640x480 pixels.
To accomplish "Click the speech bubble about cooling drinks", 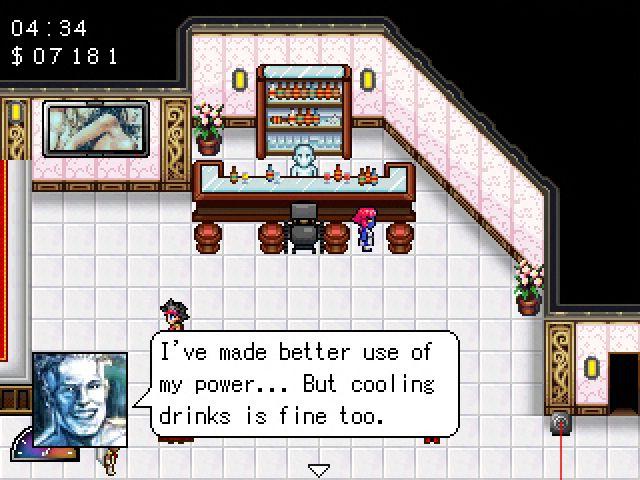I will 300,384.
